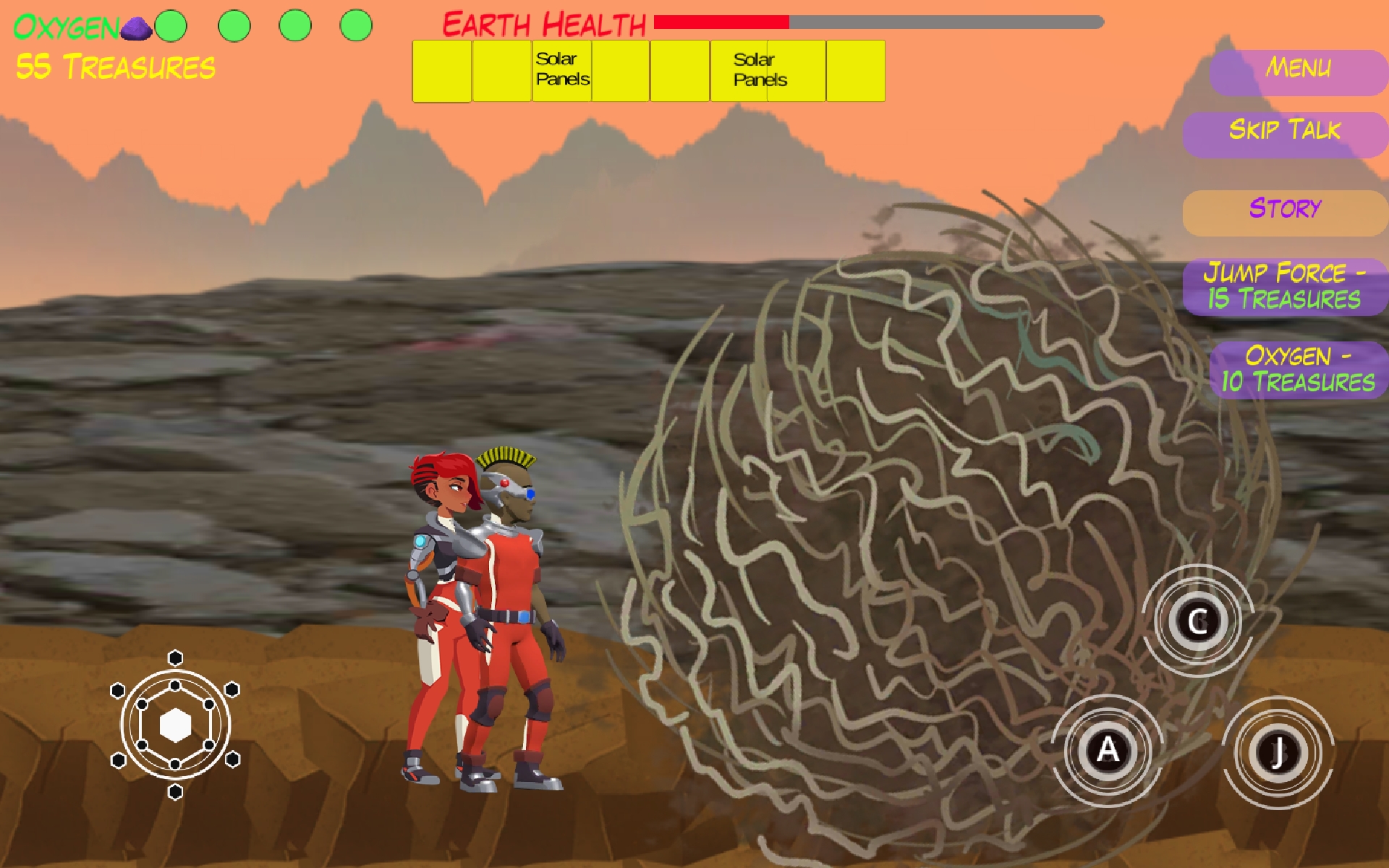Tap the hexagonal virtual joystick
Screen dimensions: 1389x868
tap(175, 725)
